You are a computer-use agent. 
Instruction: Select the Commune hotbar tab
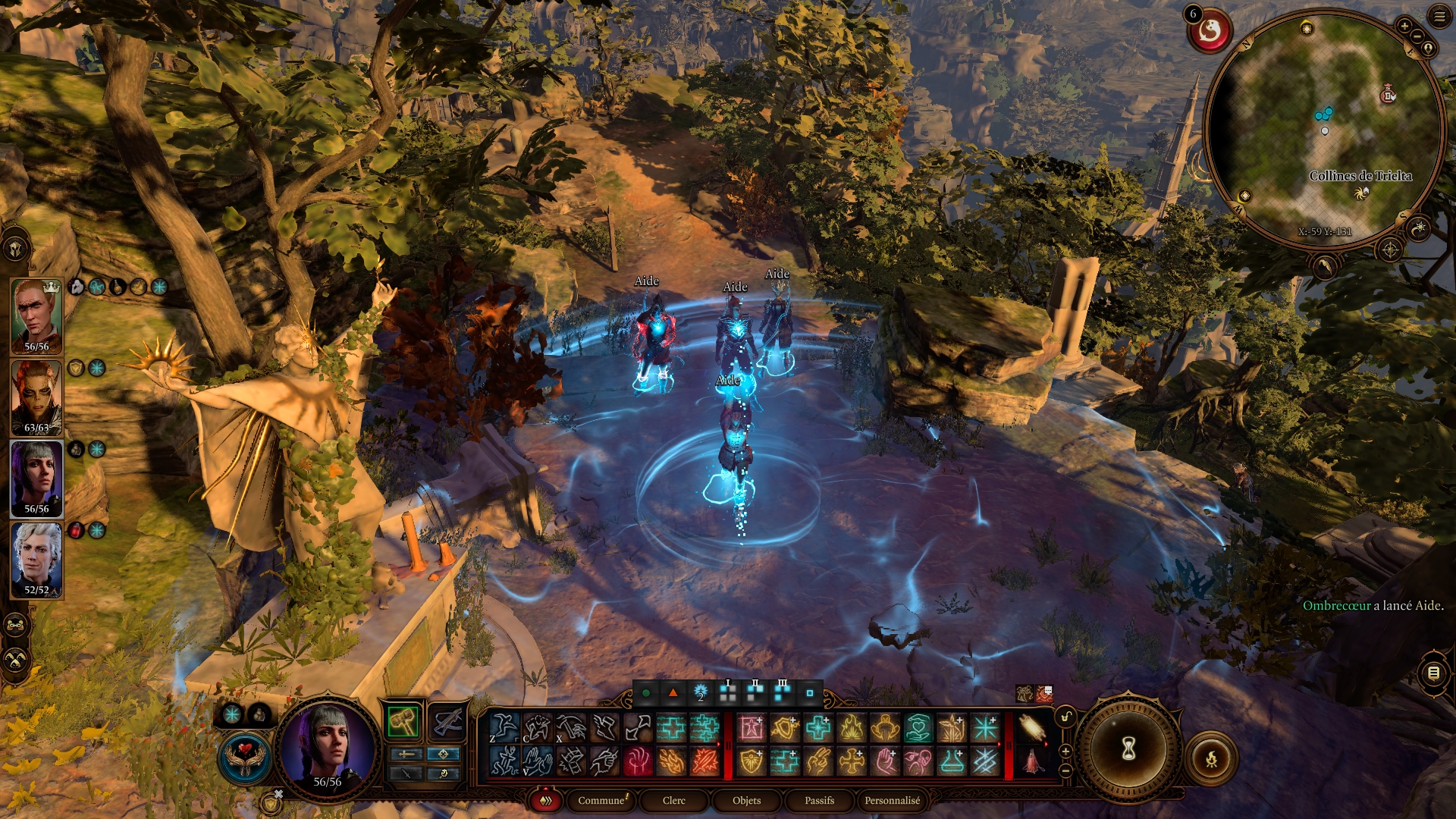click(601, 800)
